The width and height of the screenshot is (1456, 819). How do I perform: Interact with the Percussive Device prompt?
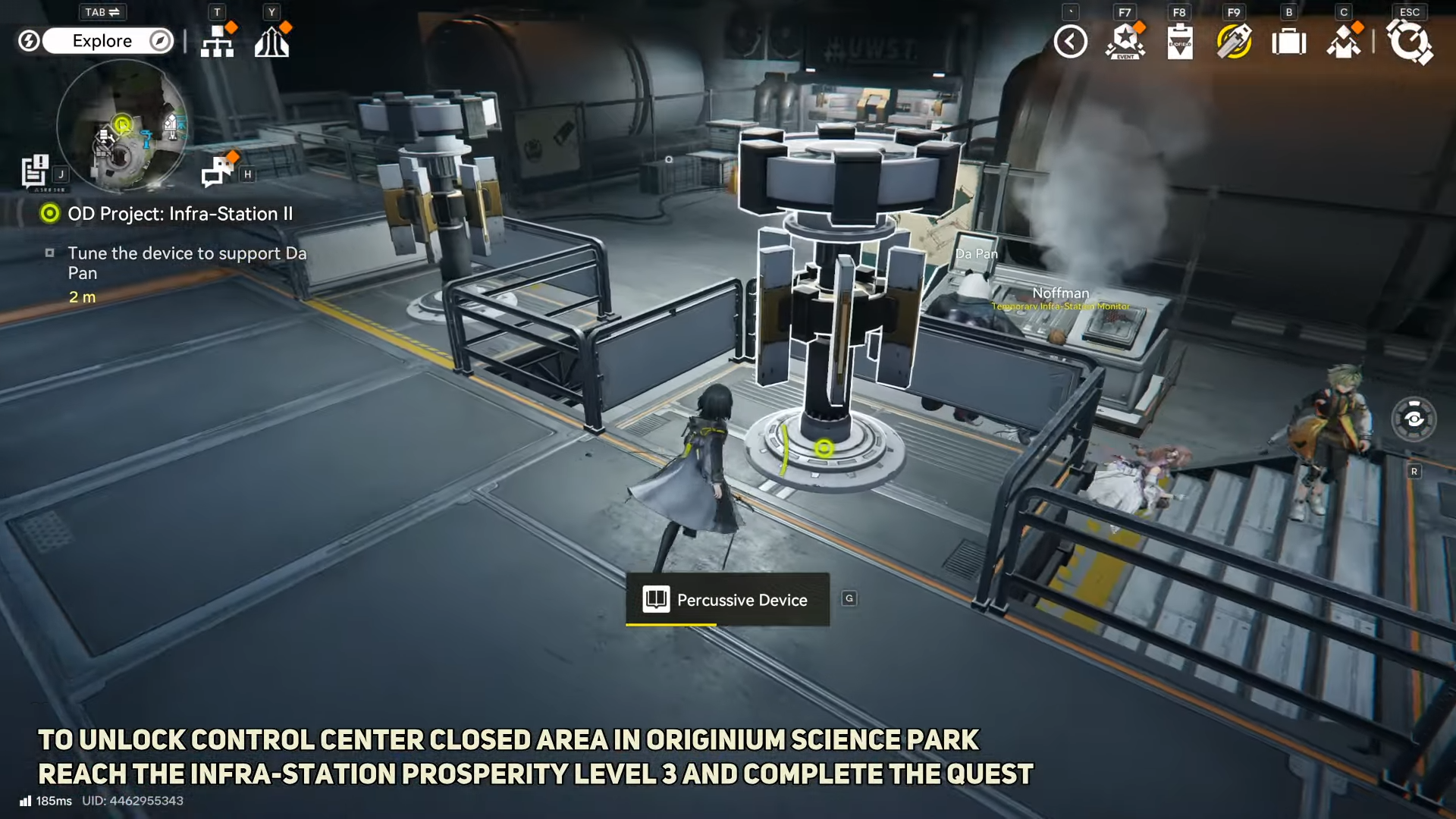[727, 600]
